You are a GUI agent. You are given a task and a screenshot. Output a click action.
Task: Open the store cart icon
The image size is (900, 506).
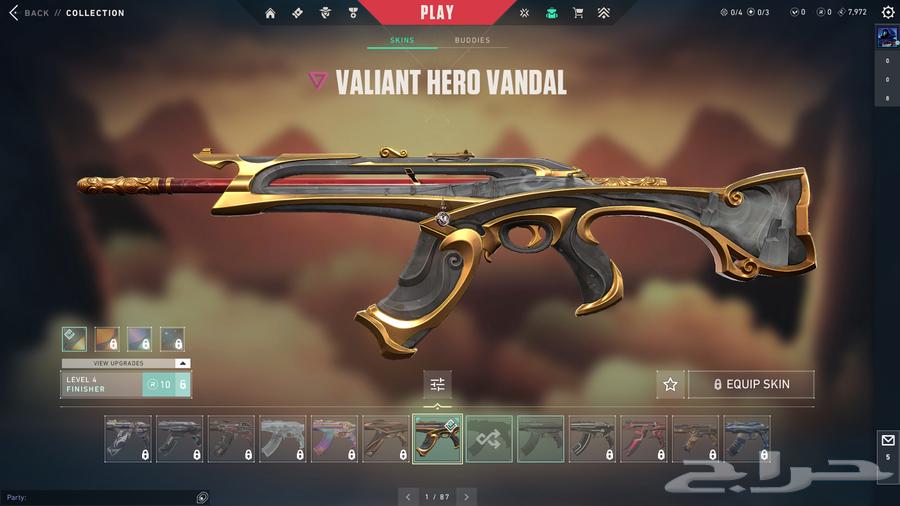click(578, 13)
